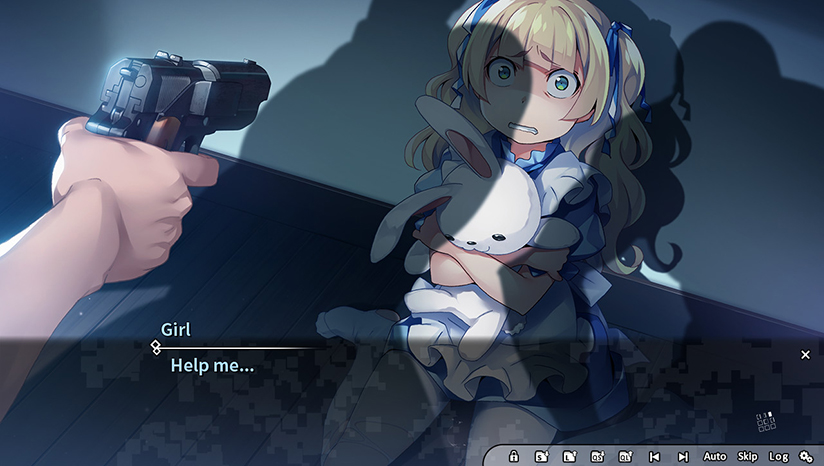The width and height of the screenshot is (824, 466).
Task: Open the Save menu (S icon)
Action: [x=541, y=457]
